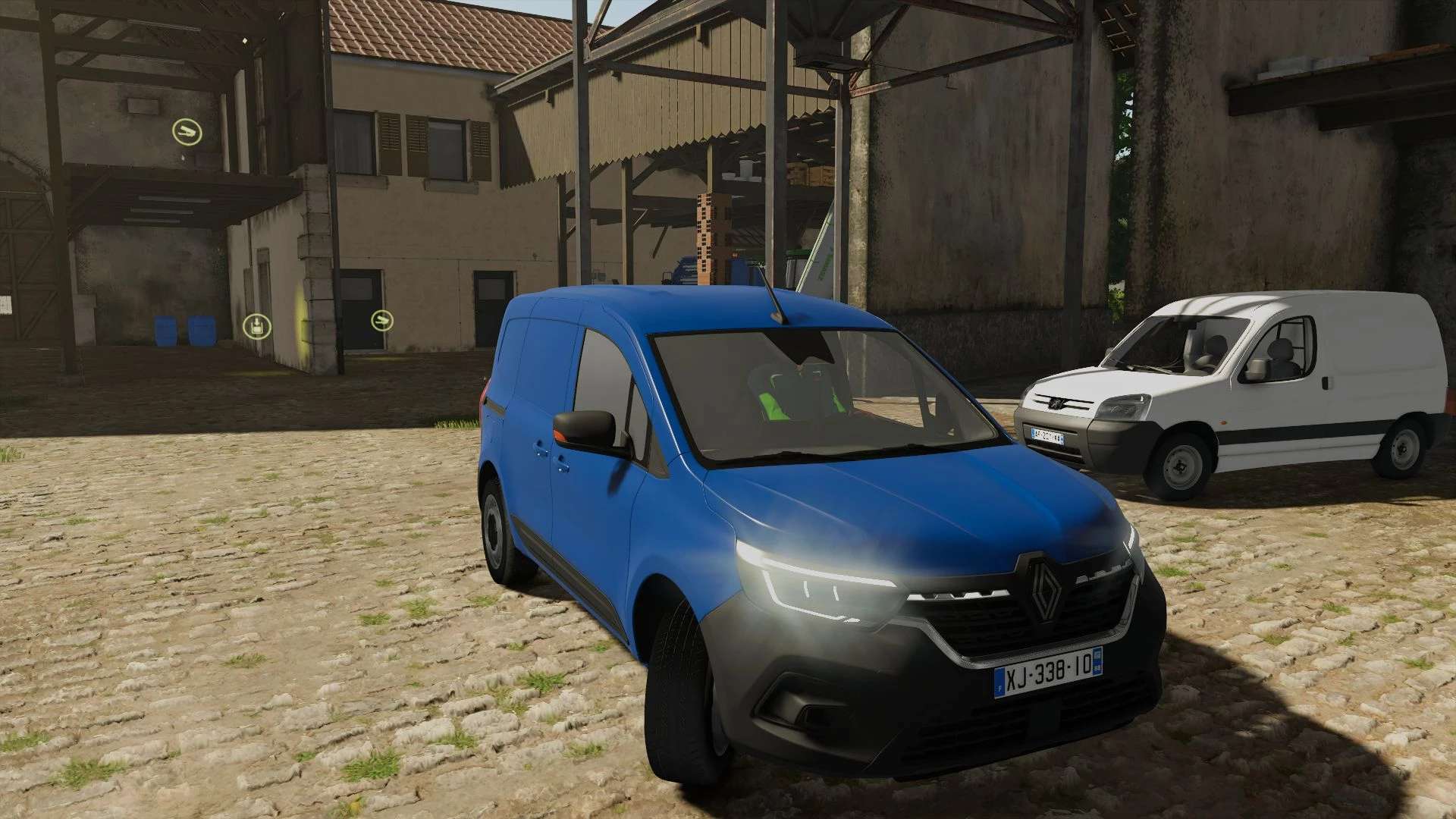
Task: Click the loading marker high on the barn wall
Action: (x=187, y=133)
